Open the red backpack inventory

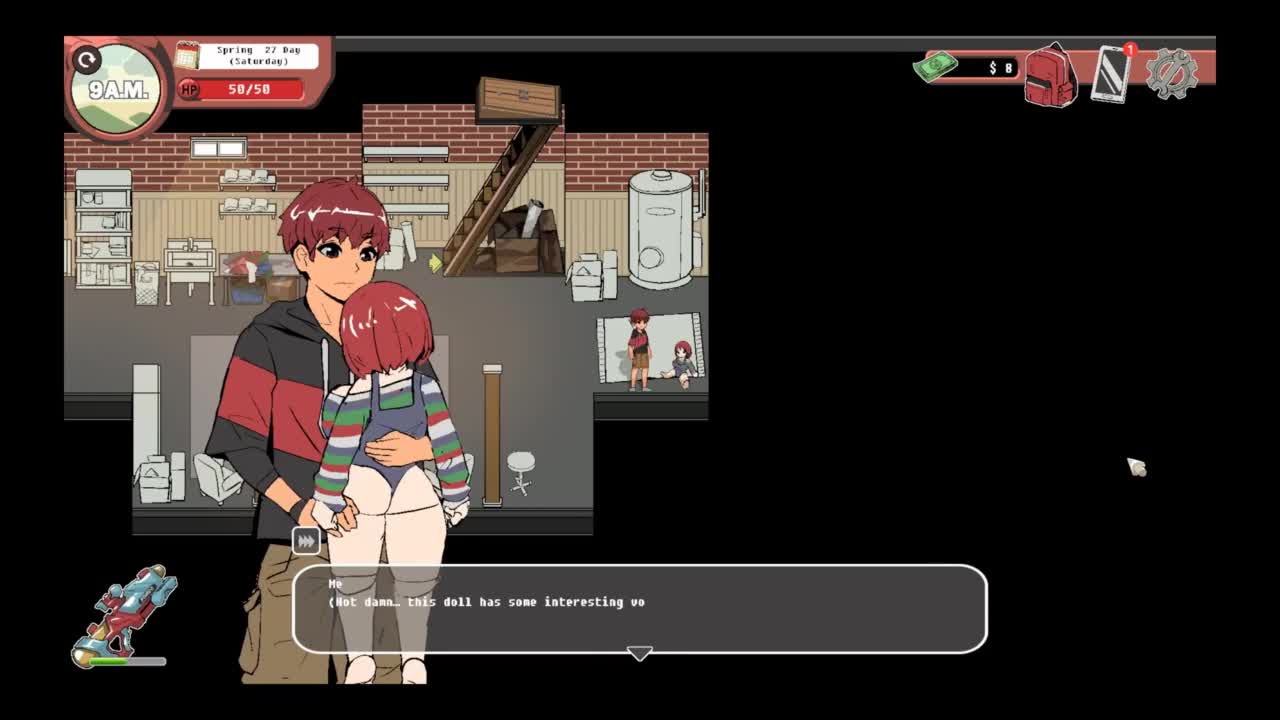click(1049, 75)
